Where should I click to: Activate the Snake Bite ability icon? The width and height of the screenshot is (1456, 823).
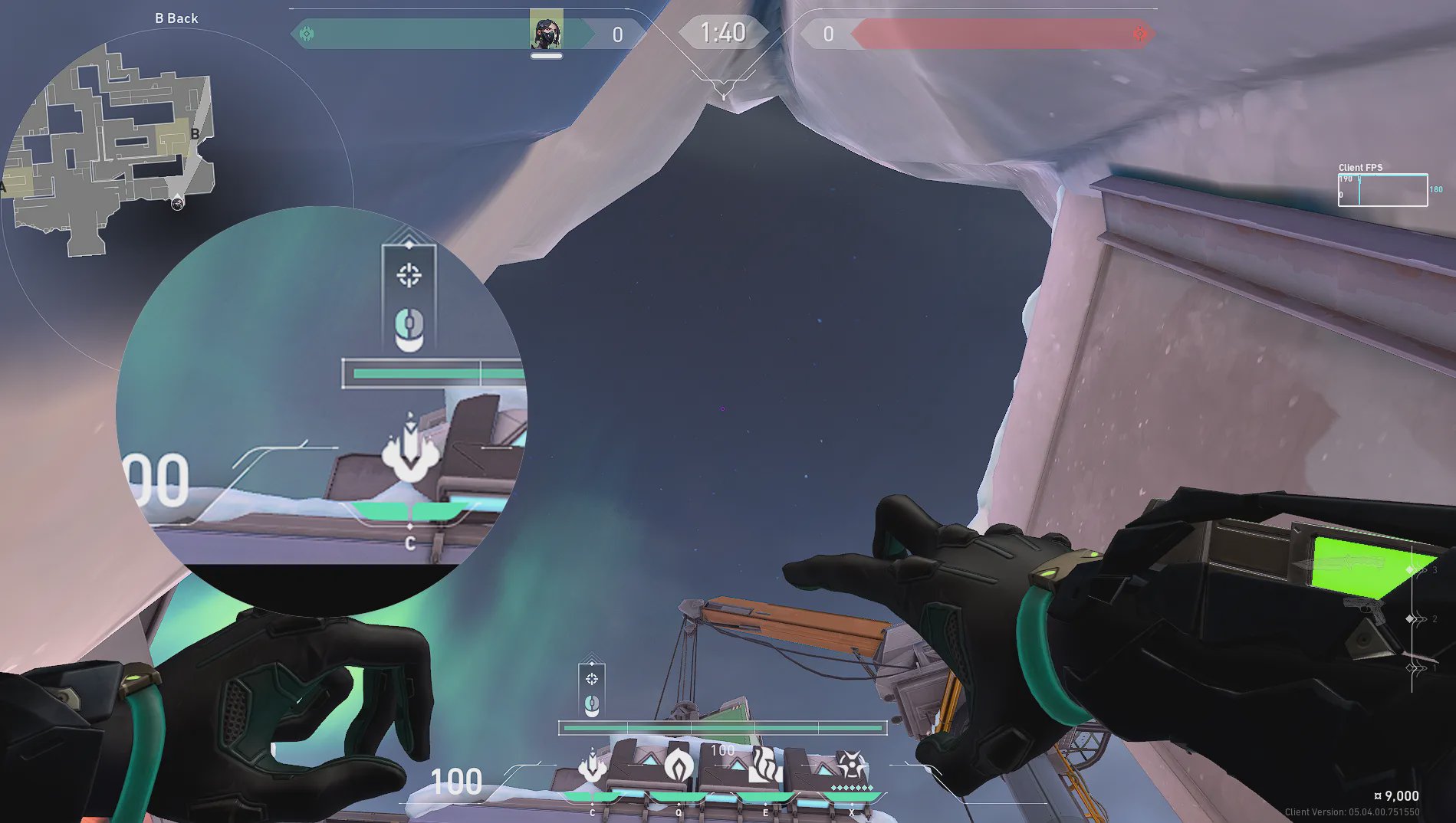click(592, 766)
